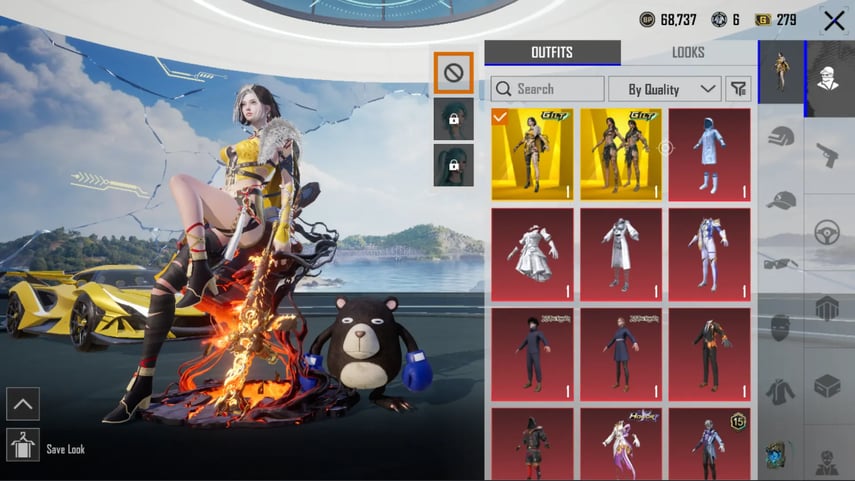Collapse the panel with the up-arrow button
The width and height of the screenshot is (855, 481).
coord(23,403)
